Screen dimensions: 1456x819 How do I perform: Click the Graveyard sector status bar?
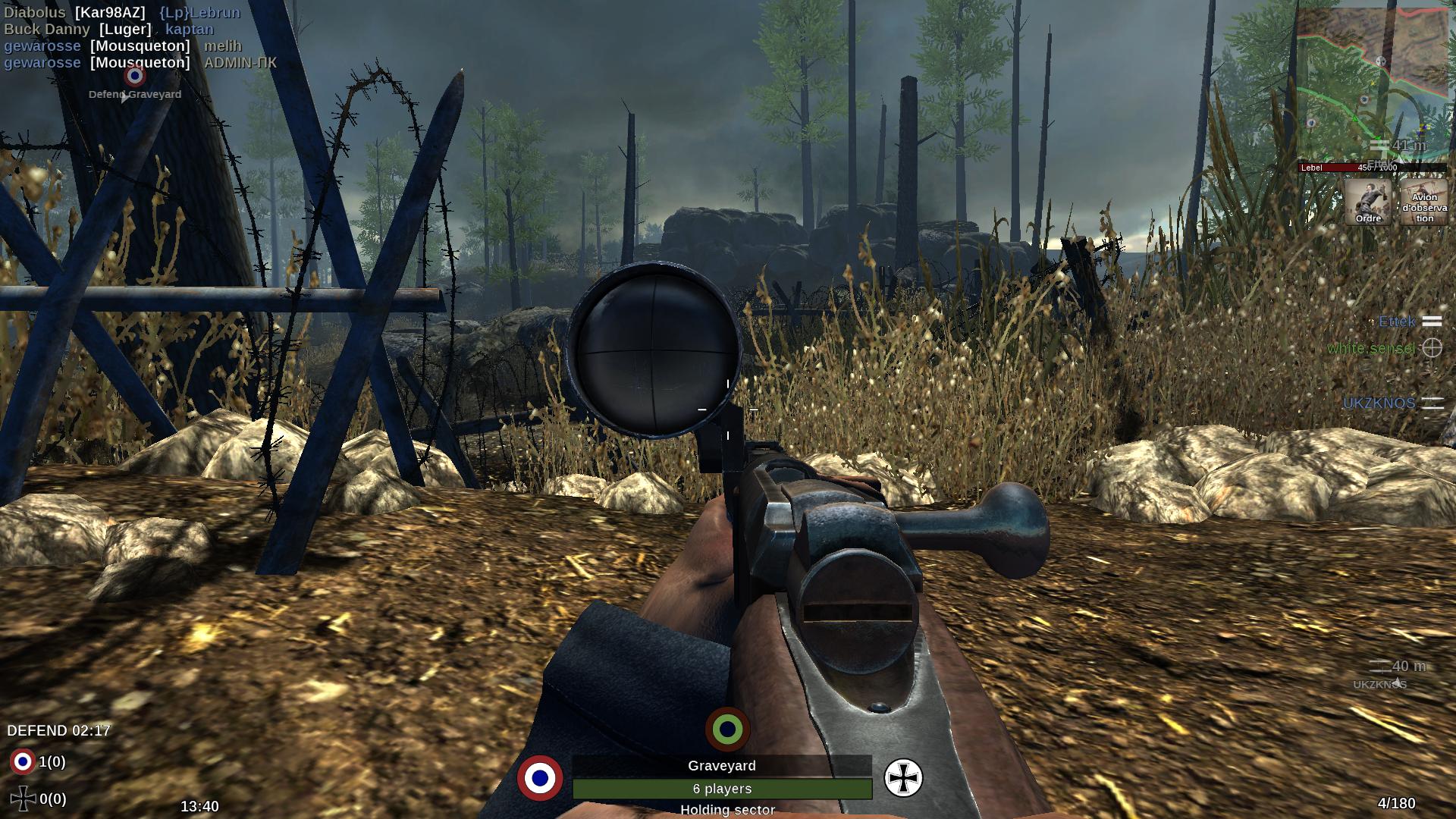tap(722, 789)
